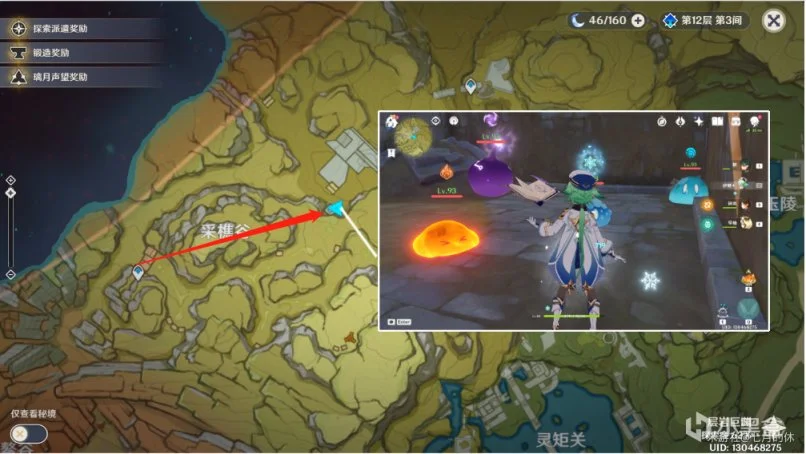Select the teleport waypoint southwest of 采樵谷

pos(138,272)
